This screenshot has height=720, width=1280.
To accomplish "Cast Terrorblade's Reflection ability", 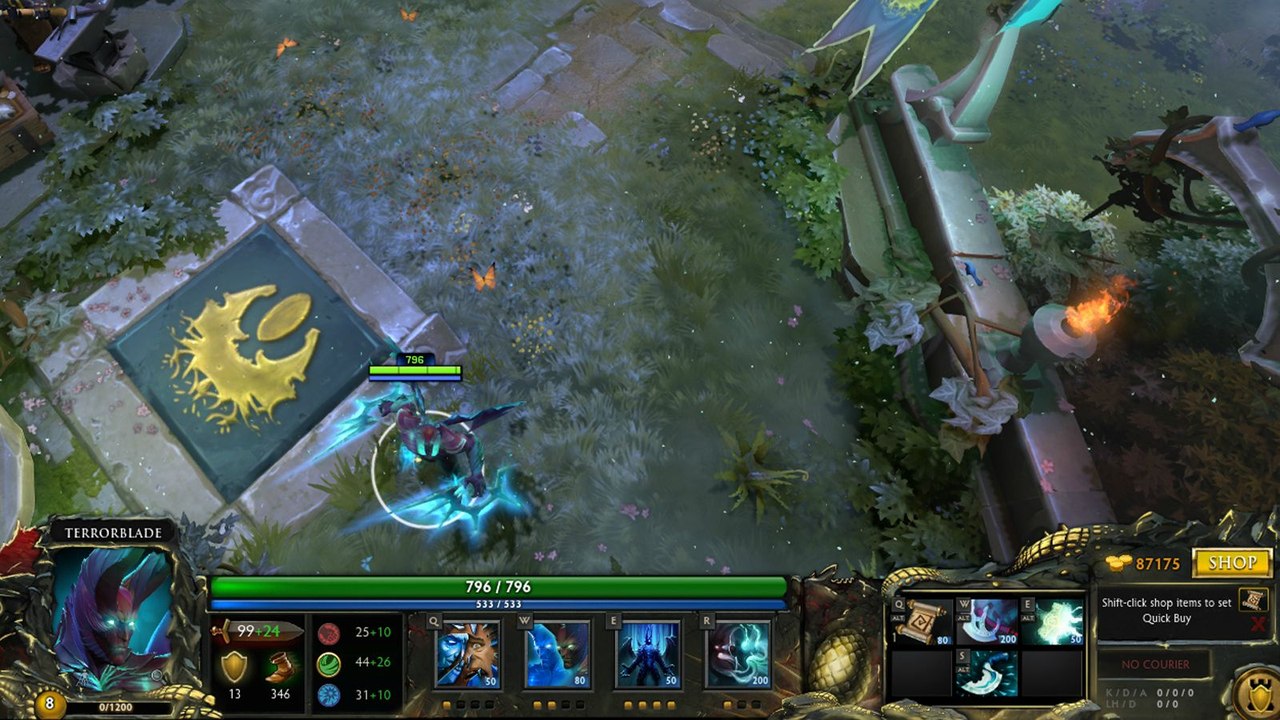I will (x=467, y=654).
